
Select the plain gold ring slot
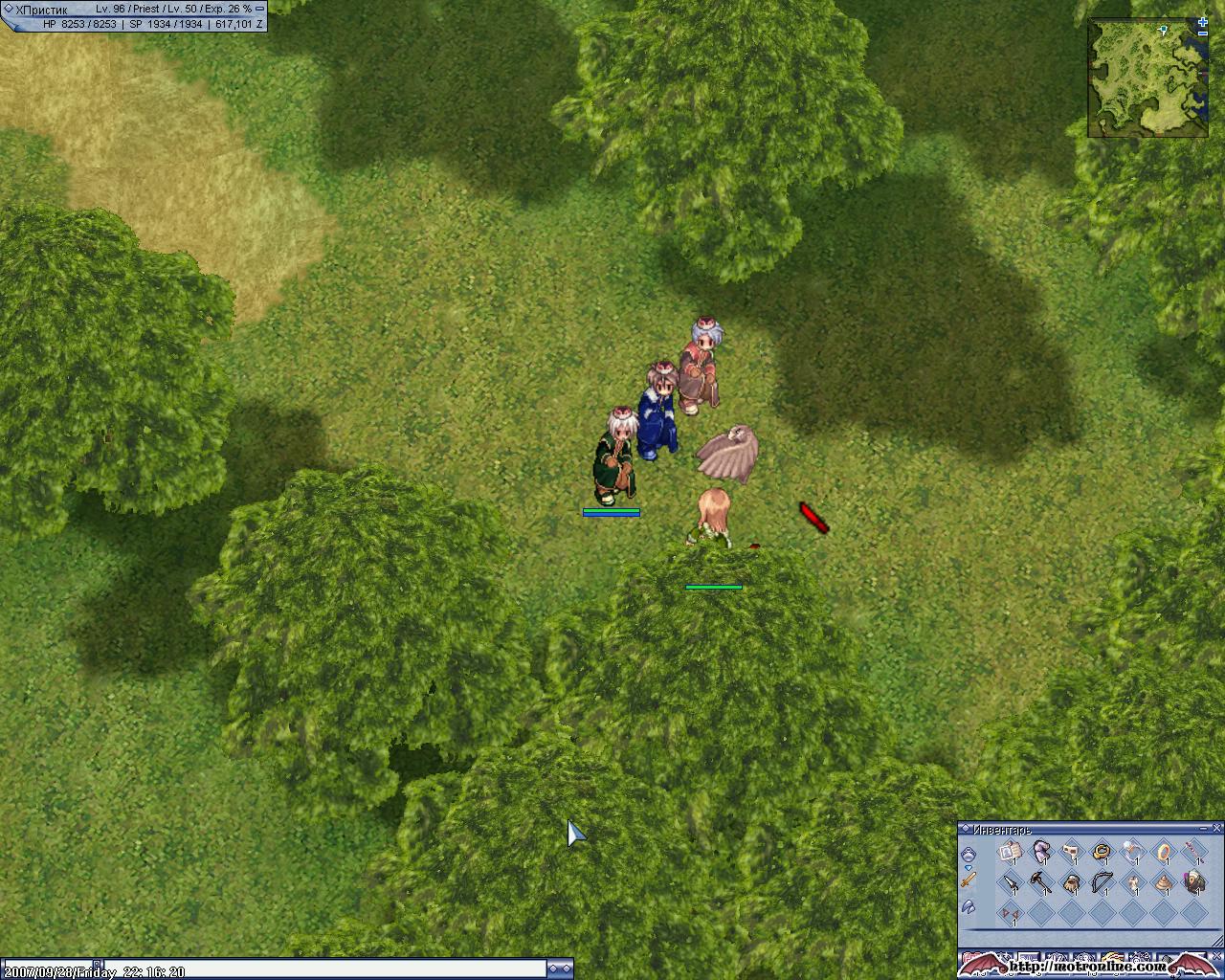1163,851
